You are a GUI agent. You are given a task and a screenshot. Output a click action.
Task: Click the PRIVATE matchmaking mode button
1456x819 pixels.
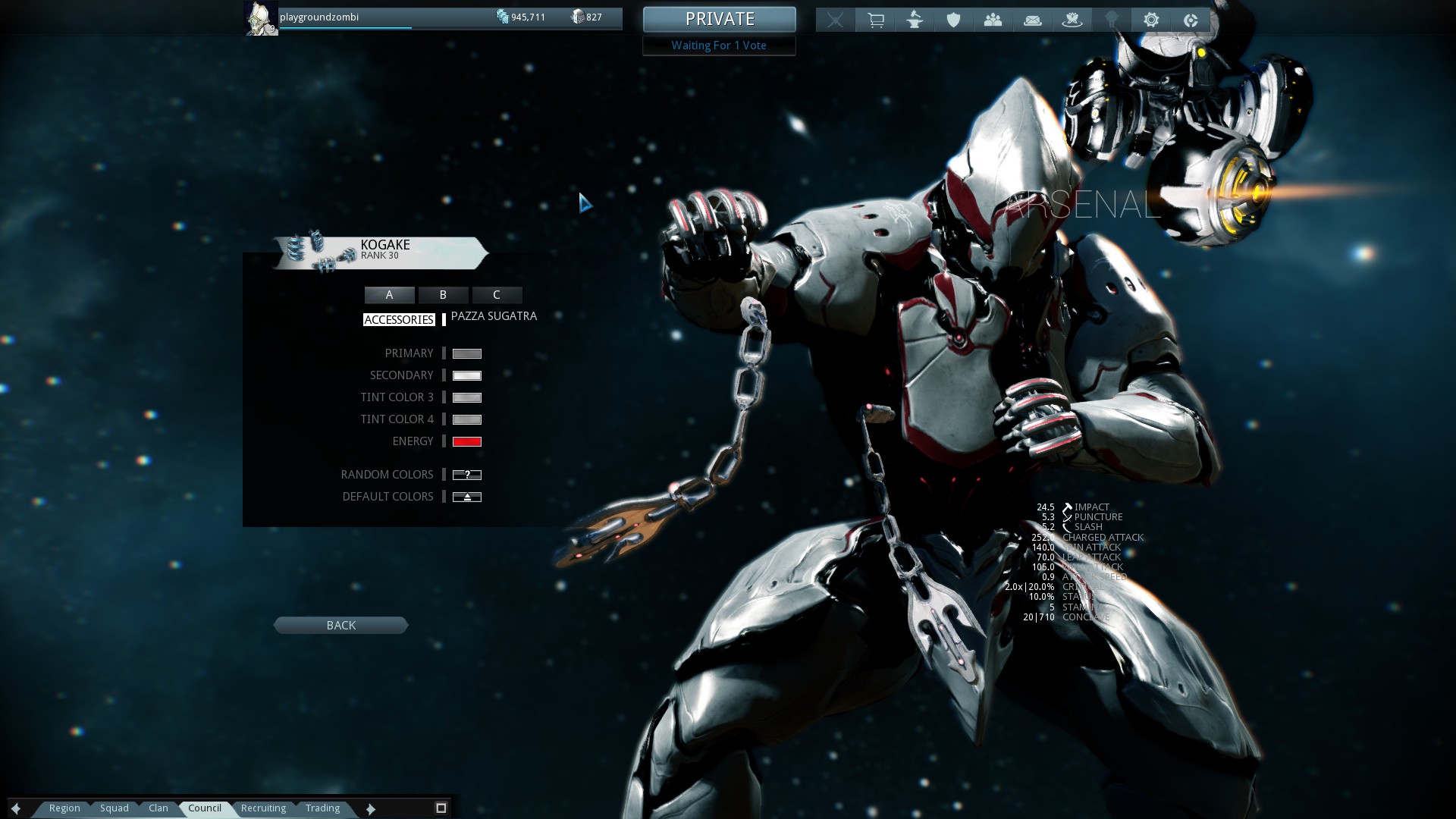[x=719, y=19]
